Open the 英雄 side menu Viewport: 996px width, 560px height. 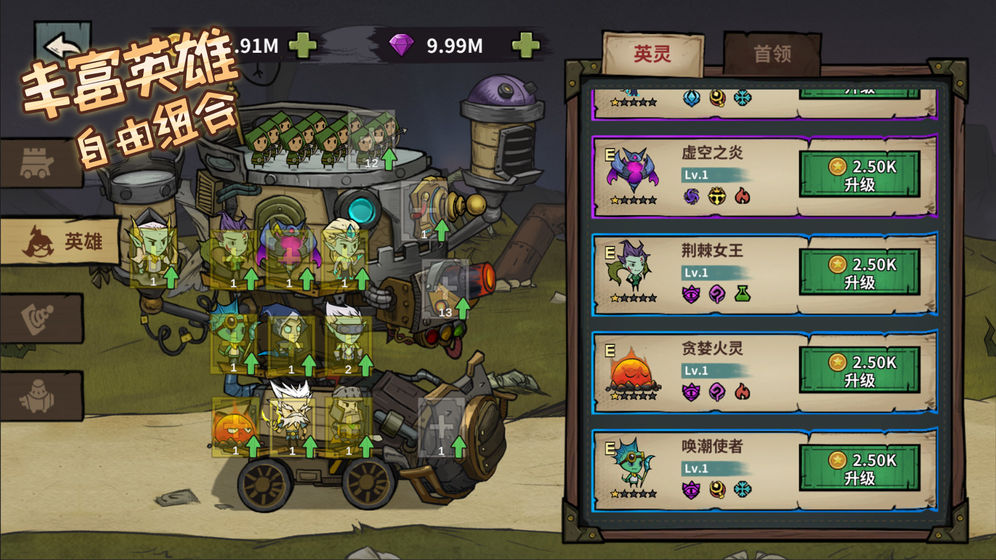[x=60, y=241]
